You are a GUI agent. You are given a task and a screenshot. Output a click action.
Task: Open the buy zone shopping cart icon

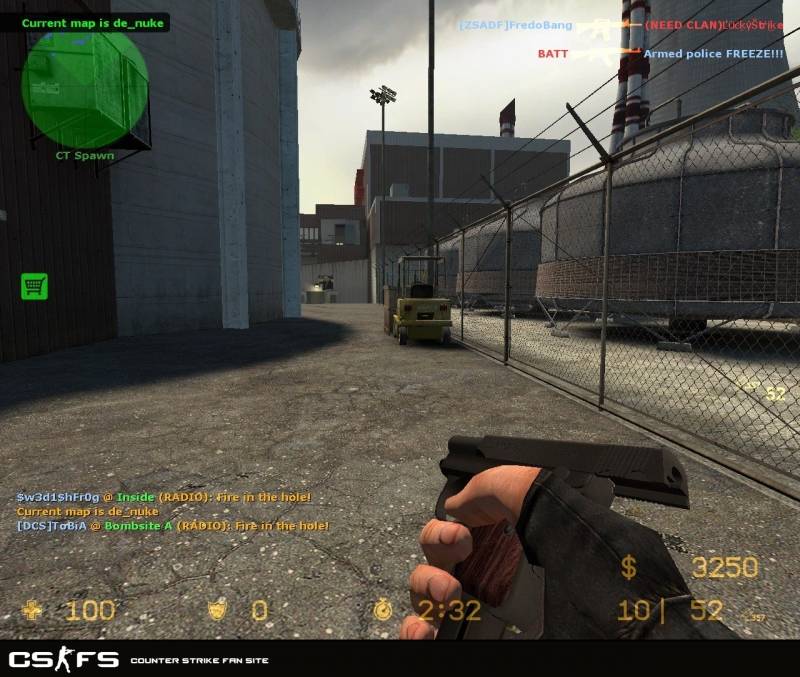pyautogui.click(x=34, y=287)
